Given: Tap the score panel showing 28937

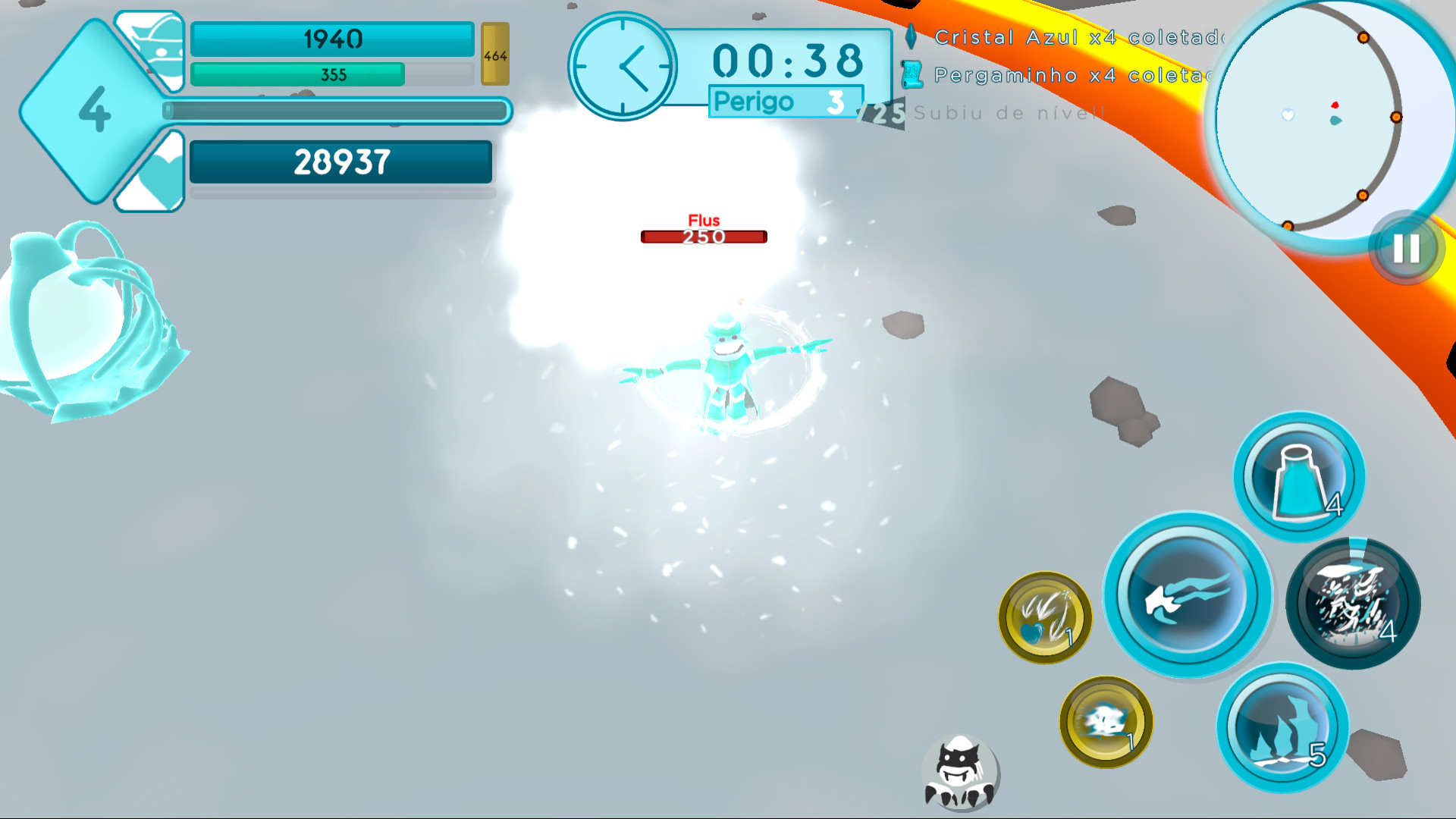Looking at the screenshot, I should [340, 161].
